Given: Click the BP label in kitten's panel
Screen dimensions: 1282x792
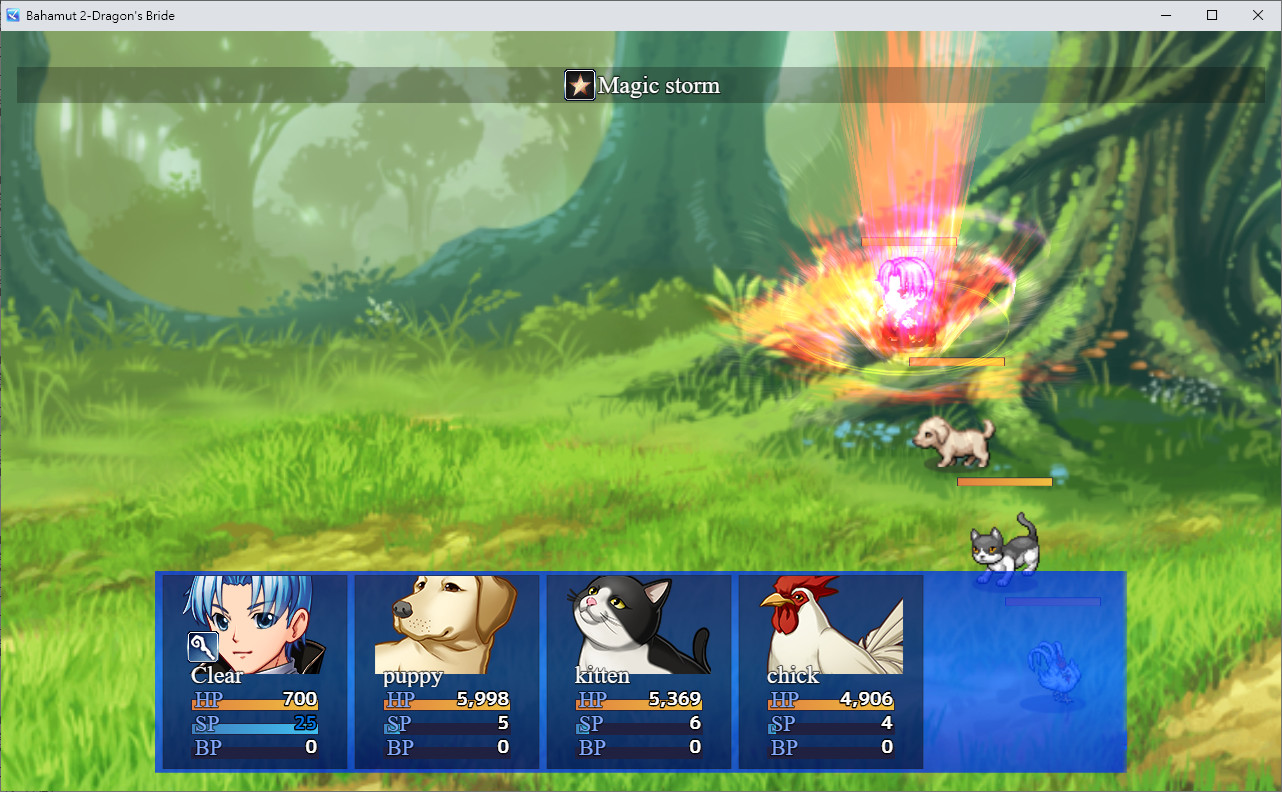Looking at the screenshot, I should click(x=590, y=747).
